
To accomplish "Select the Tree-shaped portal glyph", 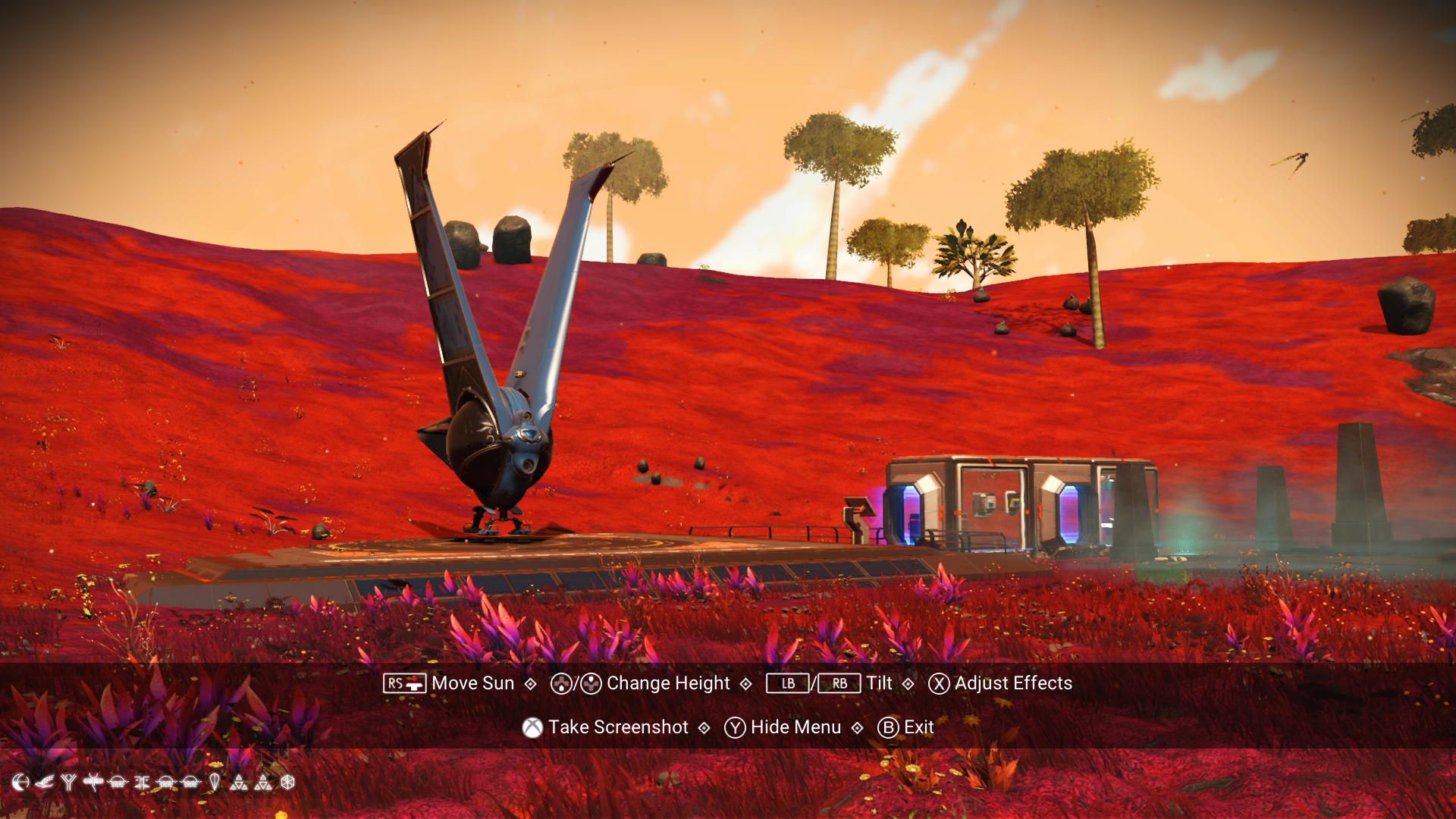I will click(x=68, y=783).
